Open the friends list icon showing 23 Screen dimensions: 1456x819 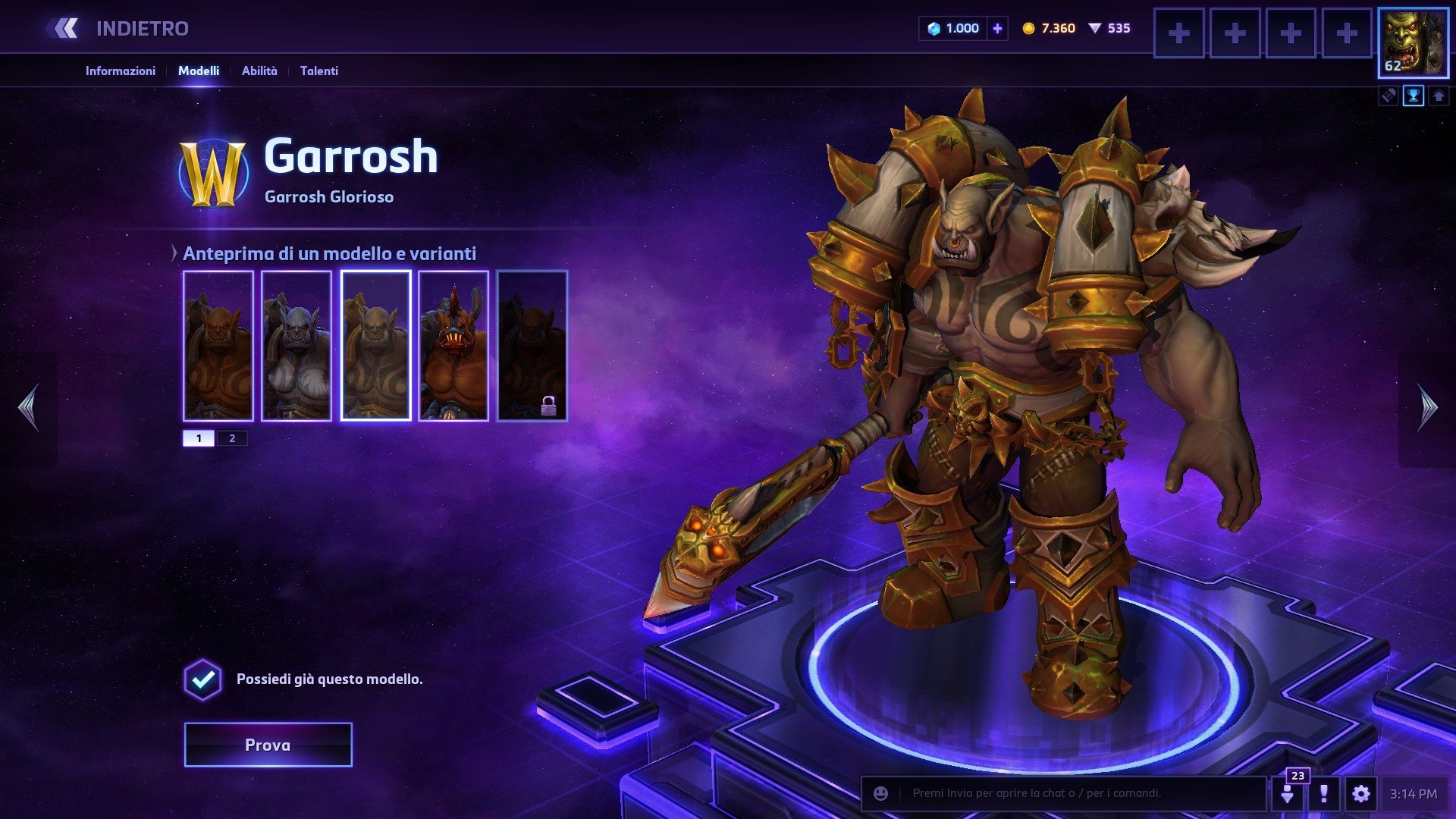tap(1288, 792)
